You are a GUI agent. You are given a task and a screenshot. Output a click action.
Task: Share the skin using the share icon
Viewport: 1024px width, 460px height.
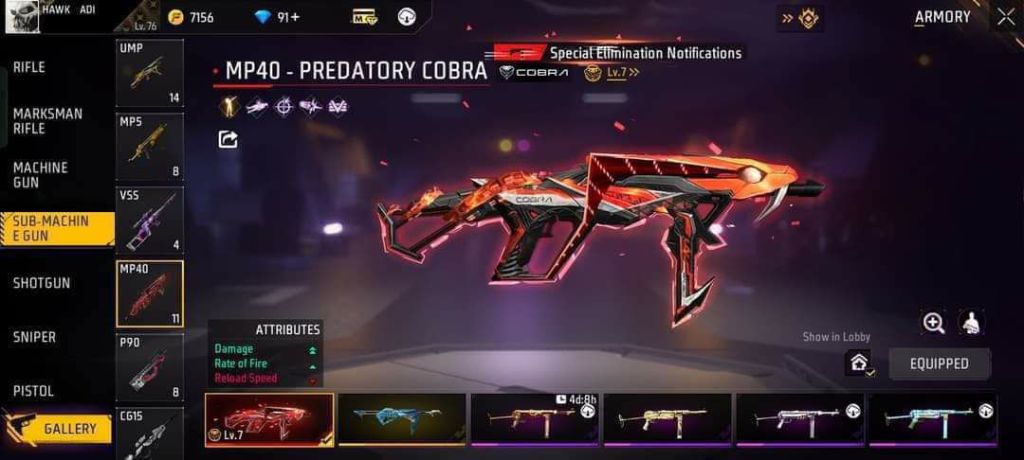pos(228,139)
